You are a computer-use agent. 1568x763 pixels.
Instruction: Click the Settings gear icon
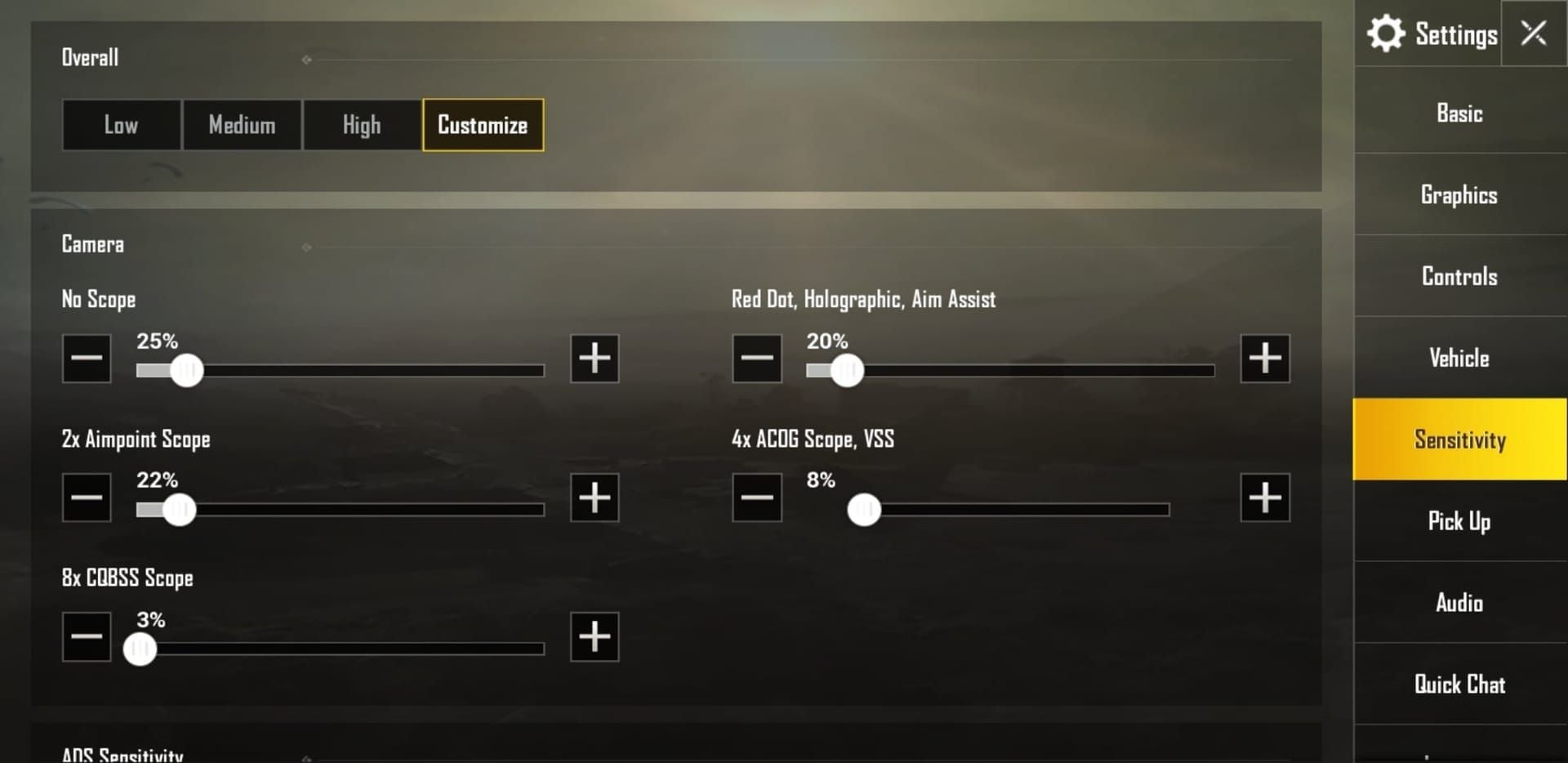pyautogui.click(x=1387, y=33)
